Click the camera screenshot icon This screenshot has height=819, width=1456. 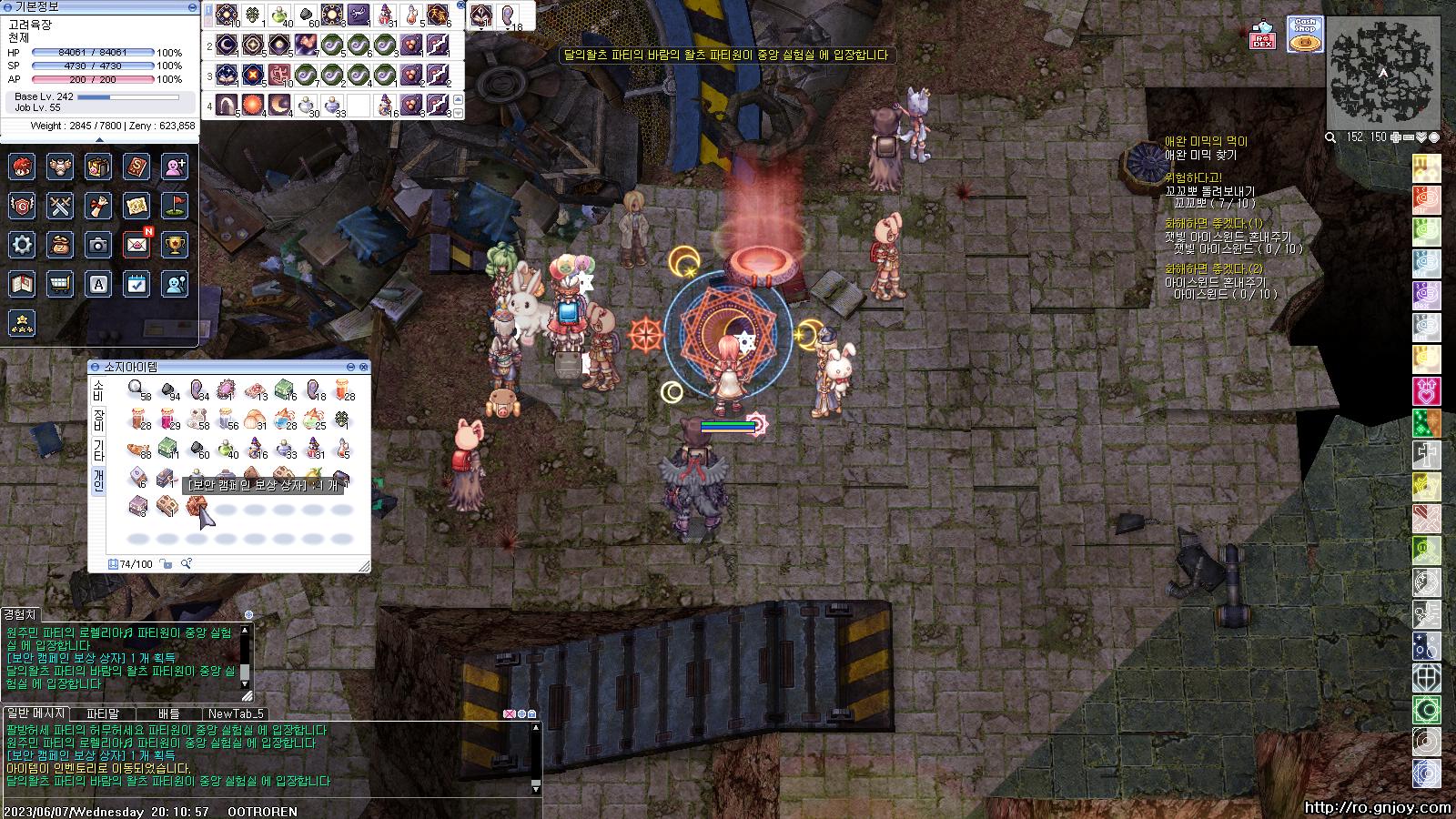coord(98,244)
